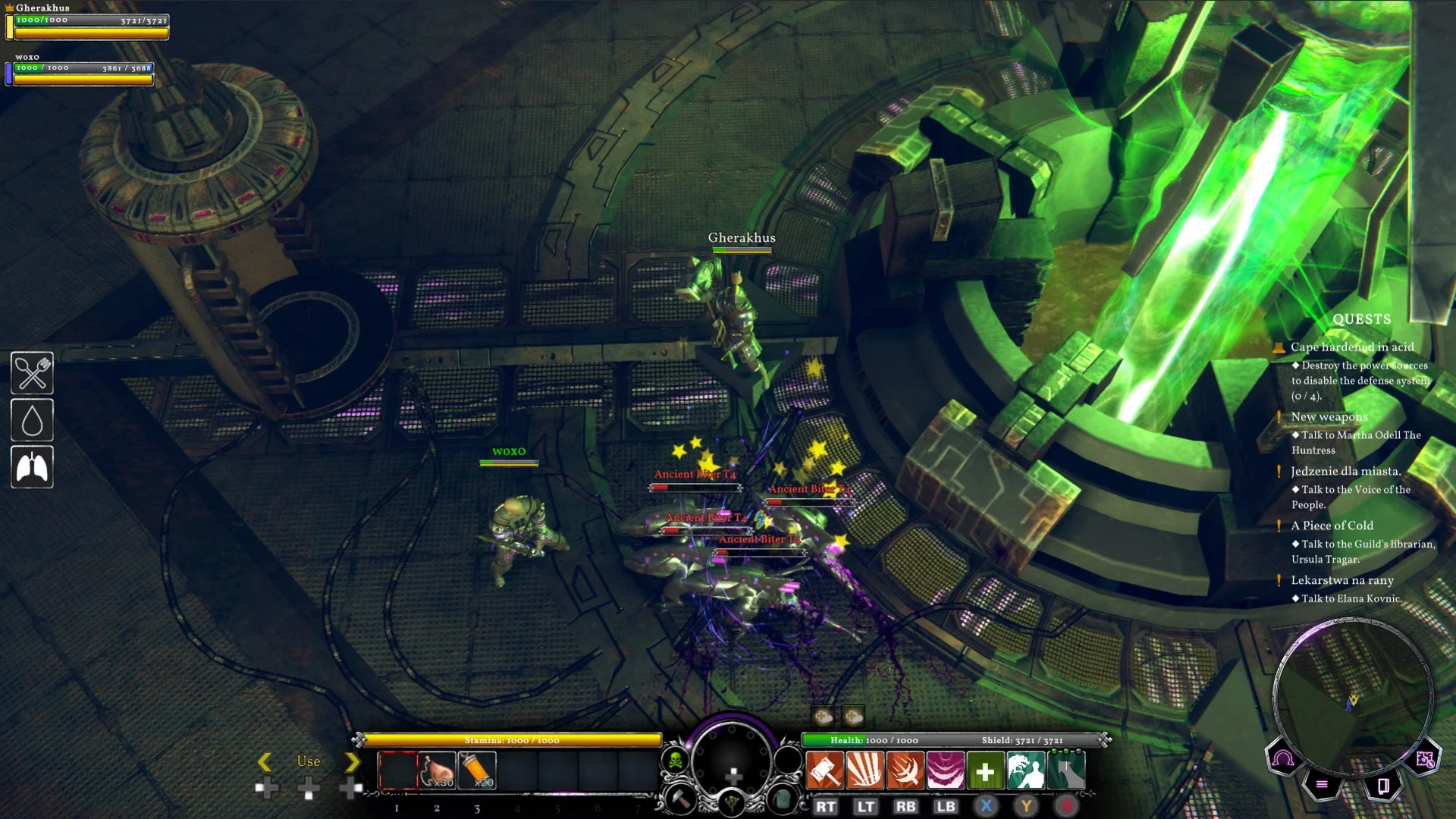
Task: Click the hunger fork and knife icon
Action: click(32, 373)
